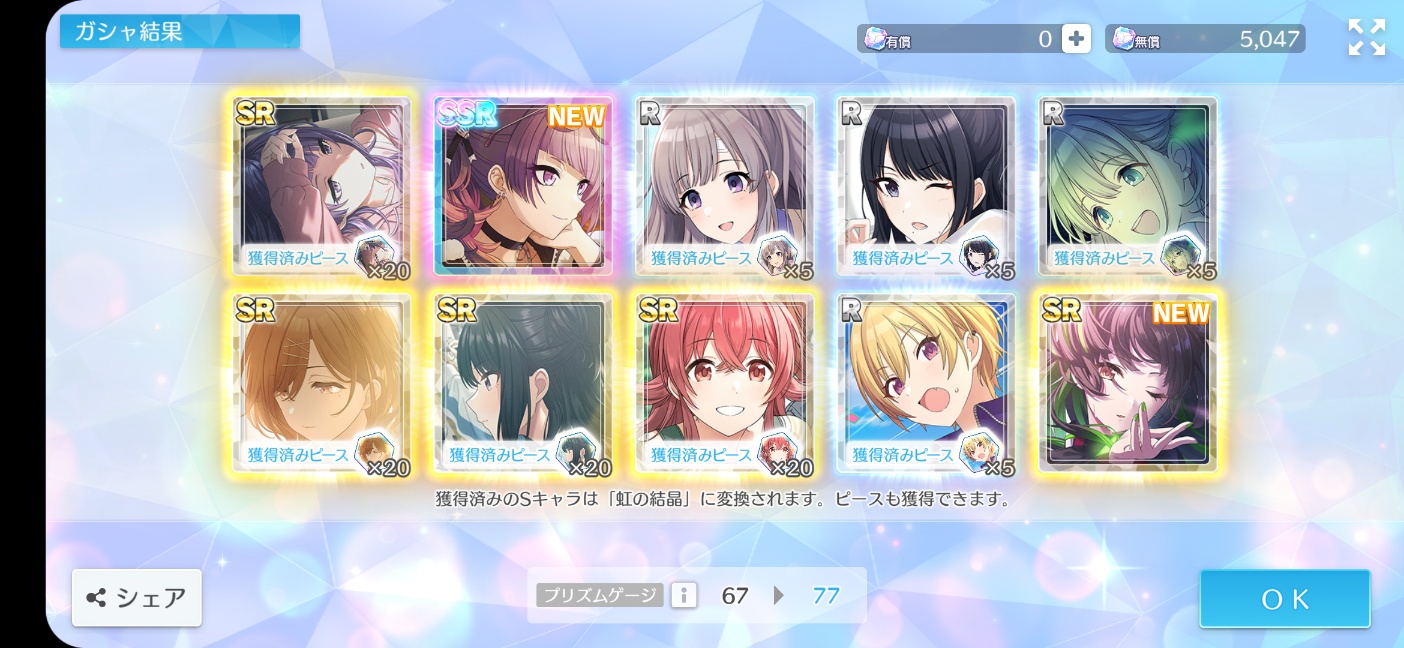The width and height of the screenshot is (1404, 648).
Task: Select the R green-lit blonde girl card
Action: (x=1127, y=186)
